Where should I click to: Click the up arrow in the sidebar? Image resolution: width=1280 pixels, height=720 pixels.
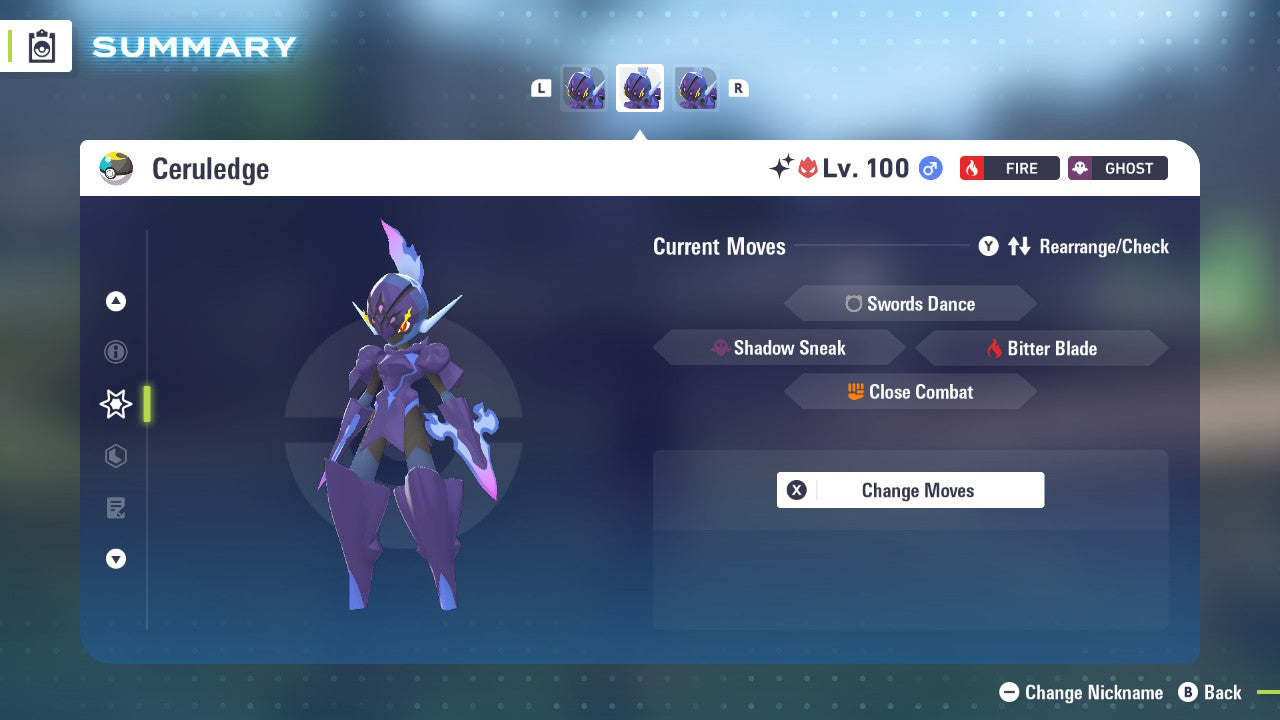(116, 301)
